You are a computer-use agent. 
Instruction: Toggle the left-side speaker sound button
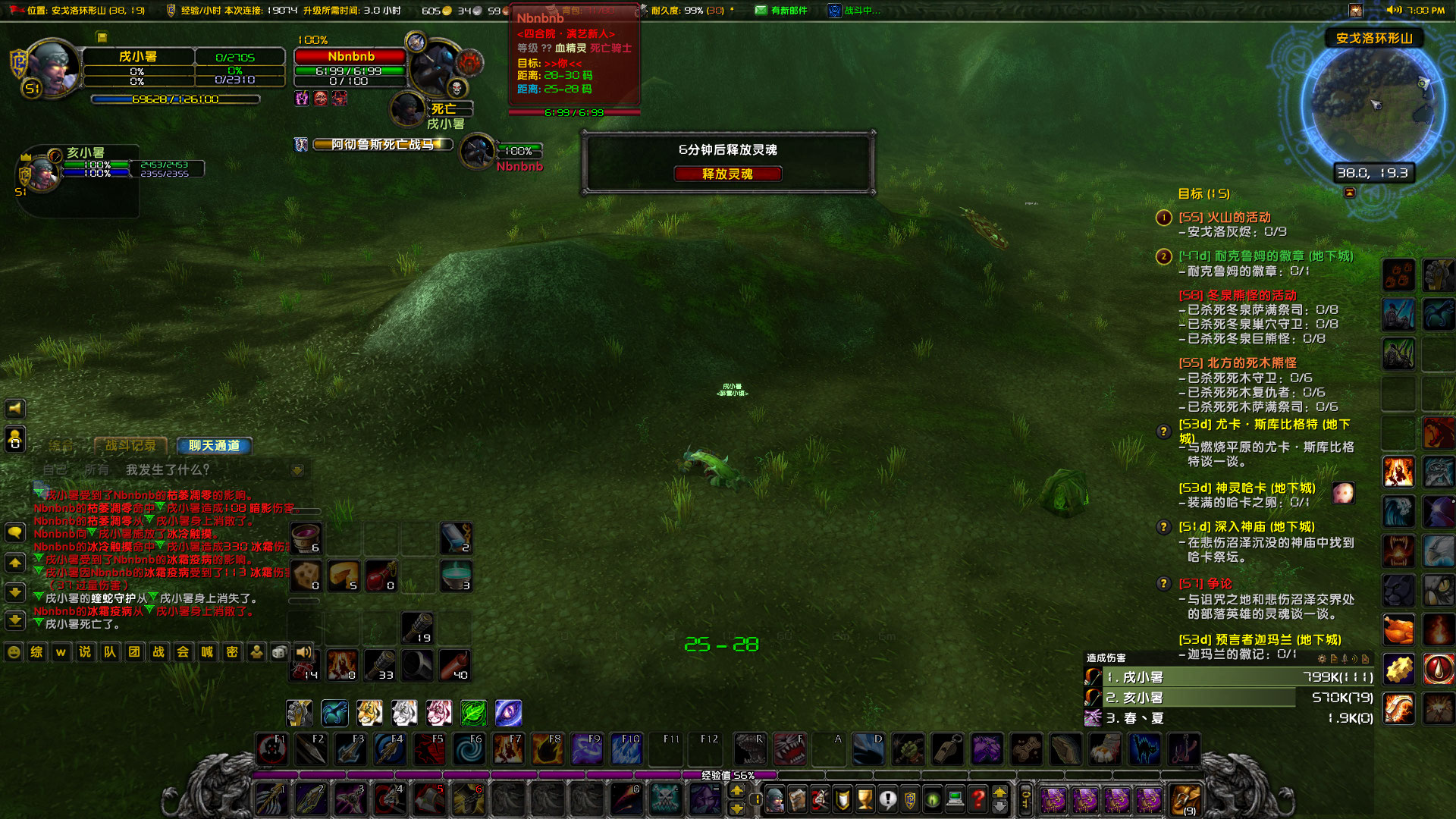click(14, 409)
